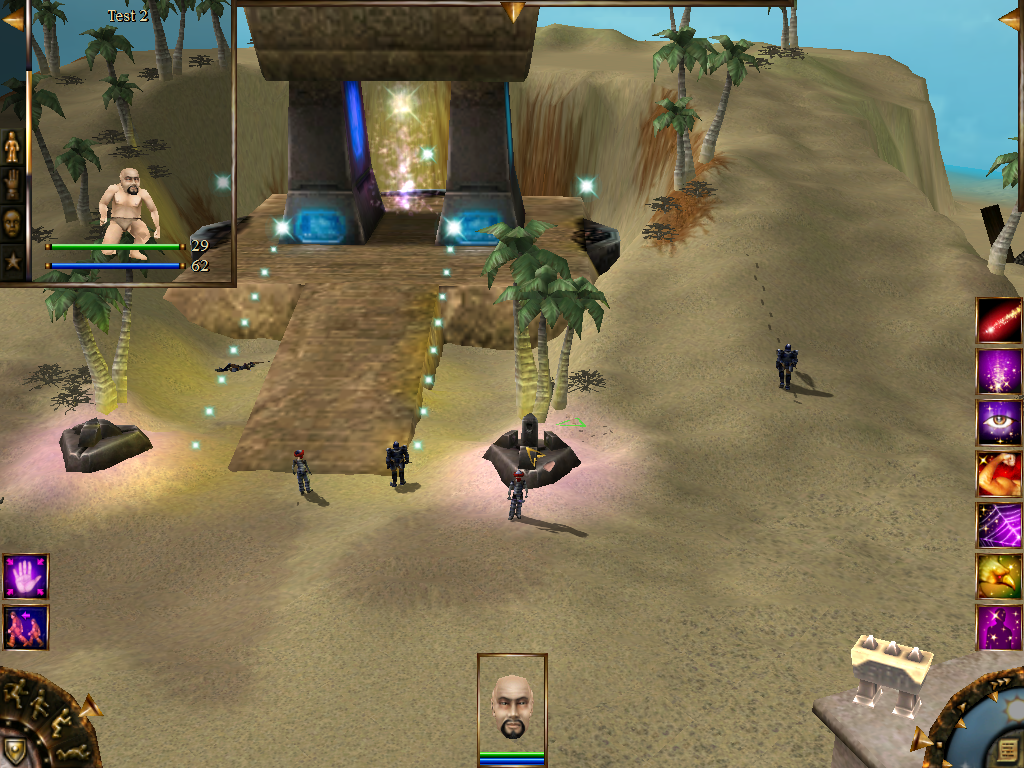The width and height of the screenshot is (1024, 768).
Task: Select the glowing eye spell icon
Action: click(x=999, y=423)
